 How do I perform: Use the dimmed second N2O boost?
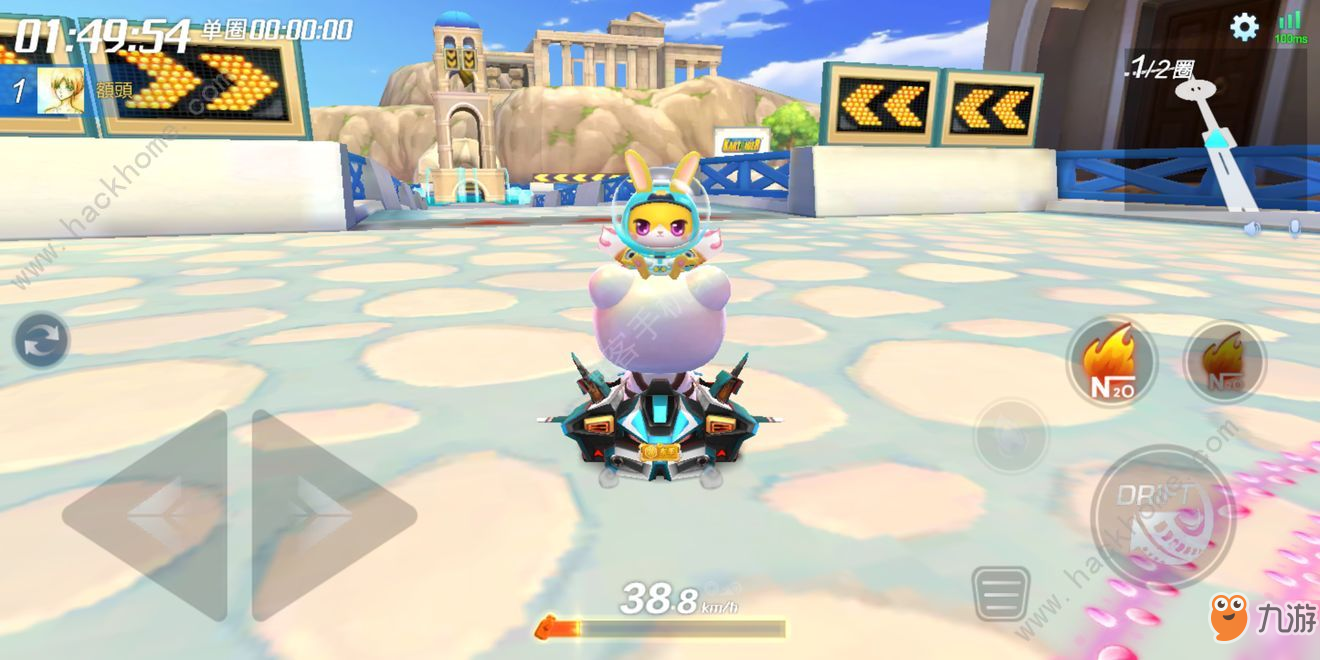(x=1224, y=362)
